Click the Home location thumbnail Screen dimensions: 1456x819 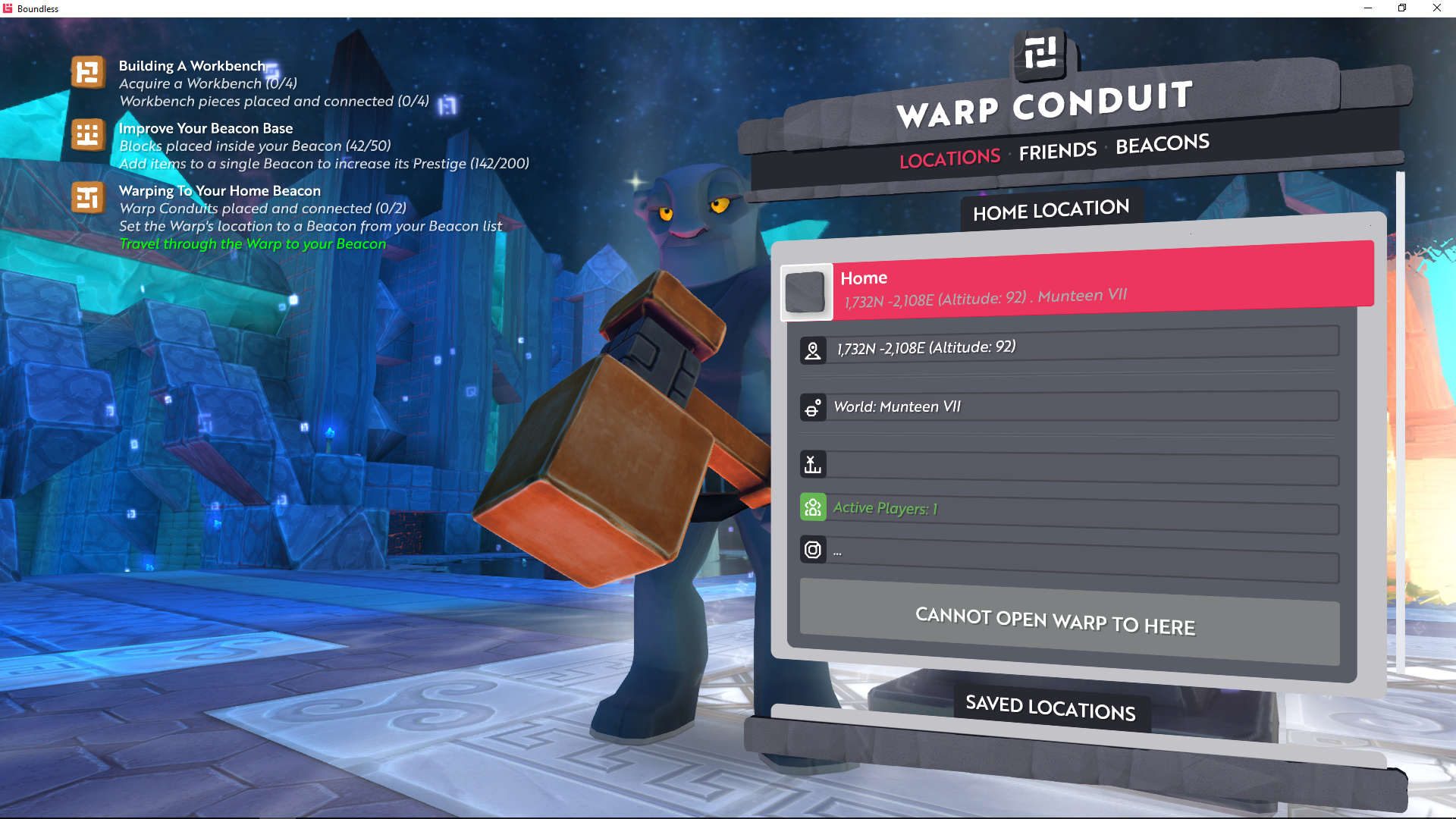click(805, 293)
